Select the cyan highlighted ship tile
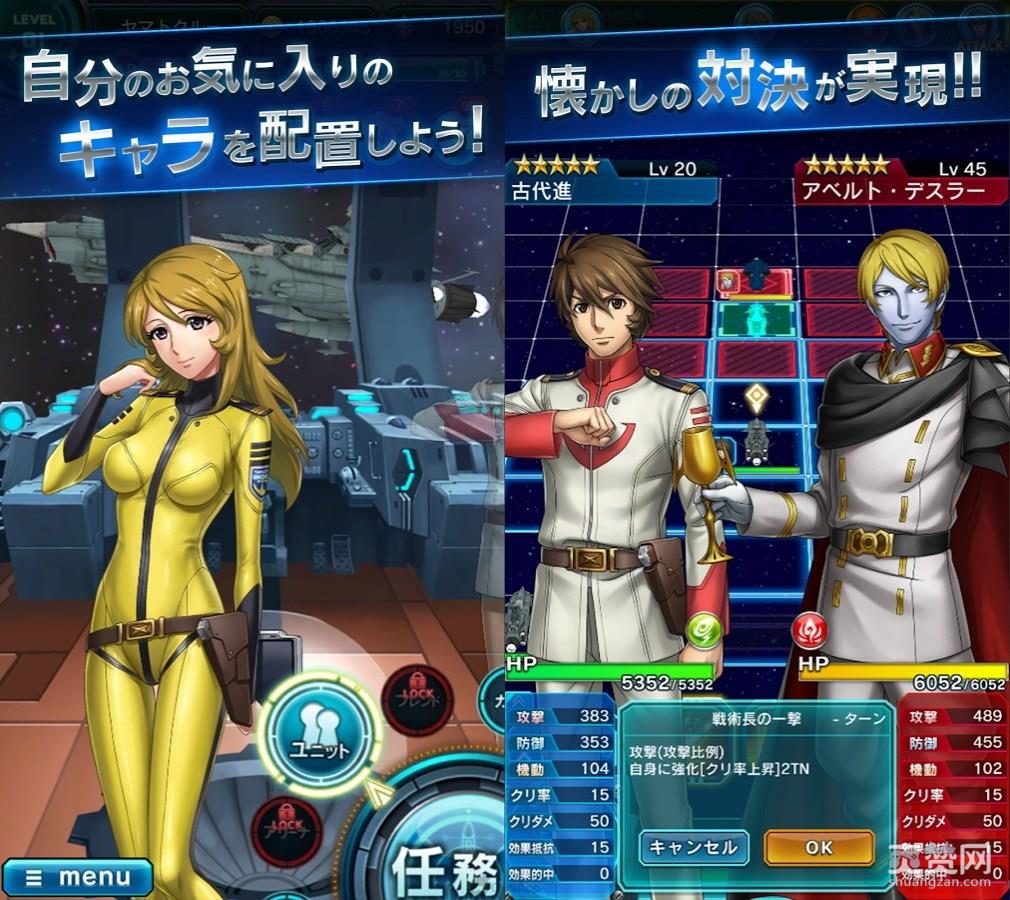The image size is (1010, 900). pos(758,322)
